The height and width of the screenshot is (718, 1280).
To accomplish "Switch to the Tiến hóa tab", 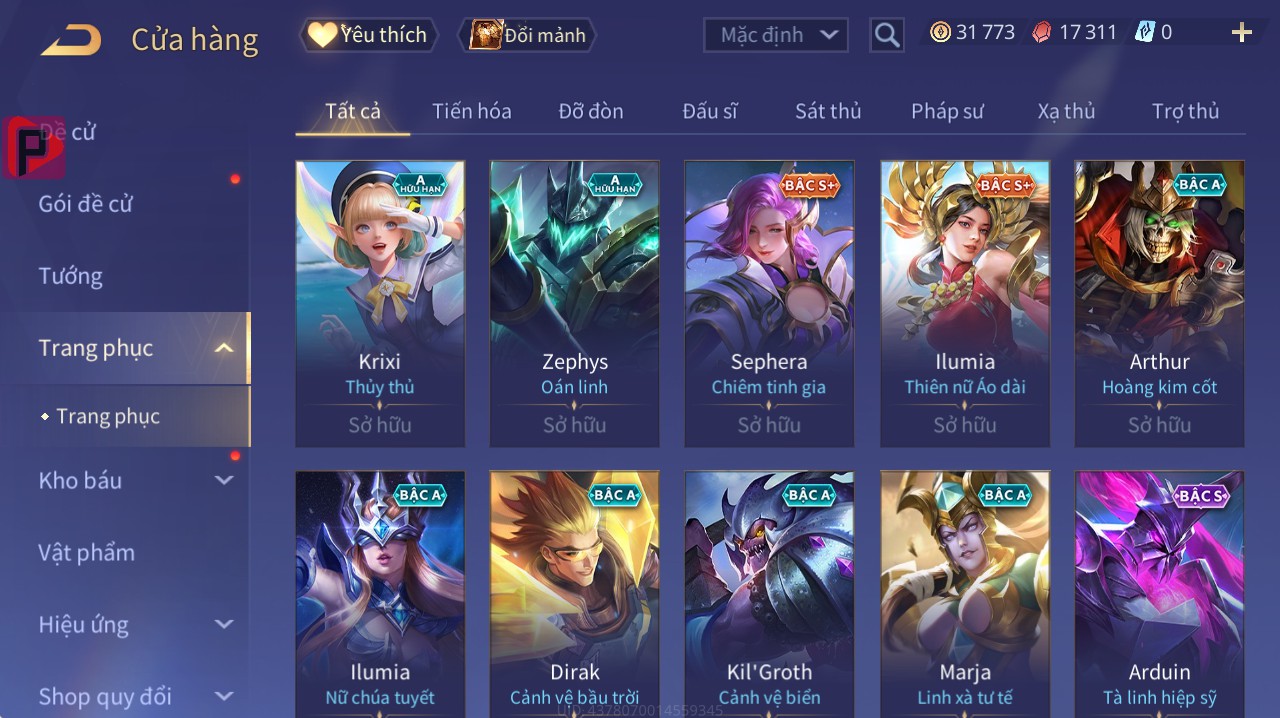I will click(471, 111).
